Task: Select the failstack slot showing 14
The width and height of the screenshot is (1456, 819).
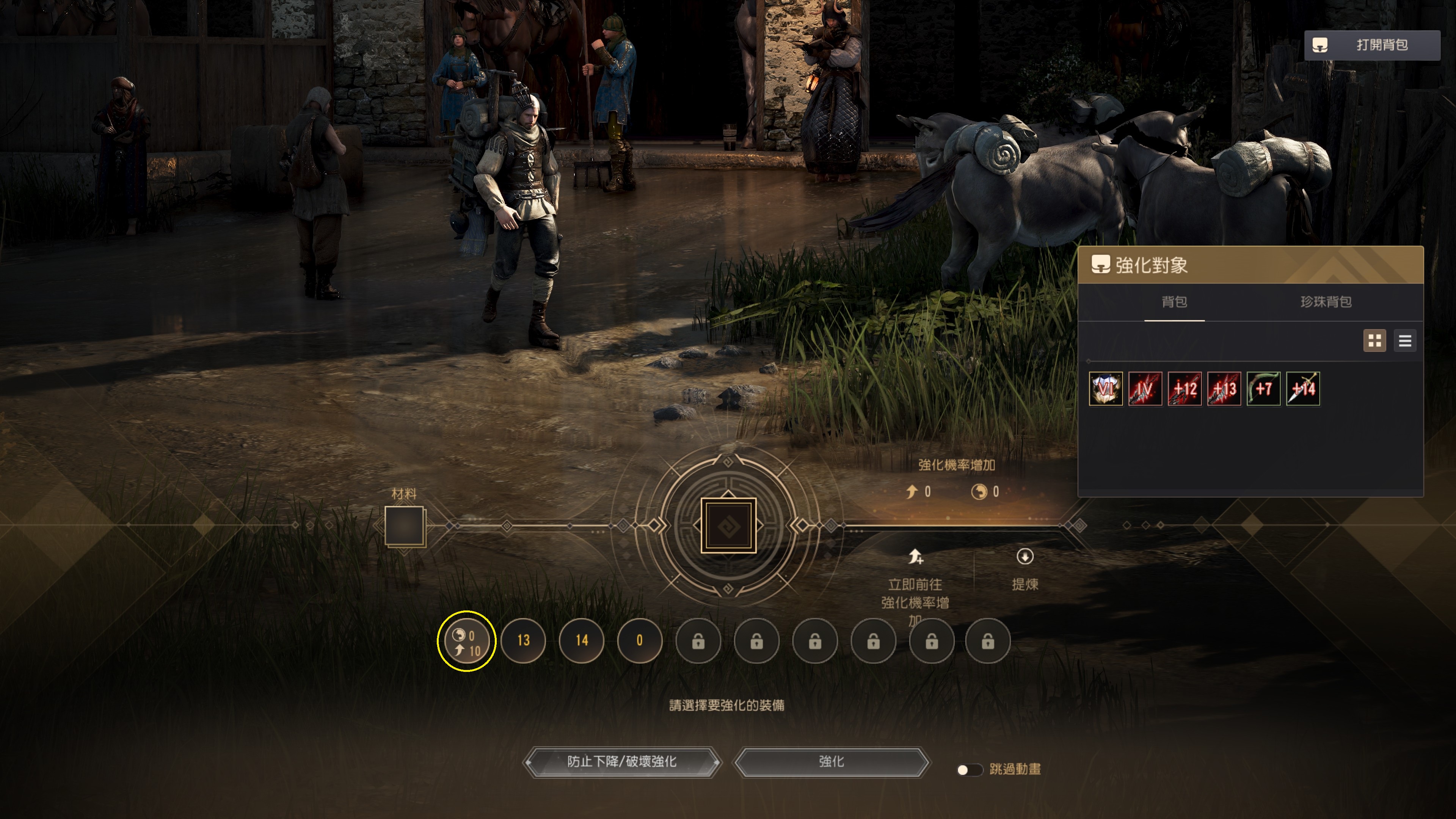Action: coord(582,640)
